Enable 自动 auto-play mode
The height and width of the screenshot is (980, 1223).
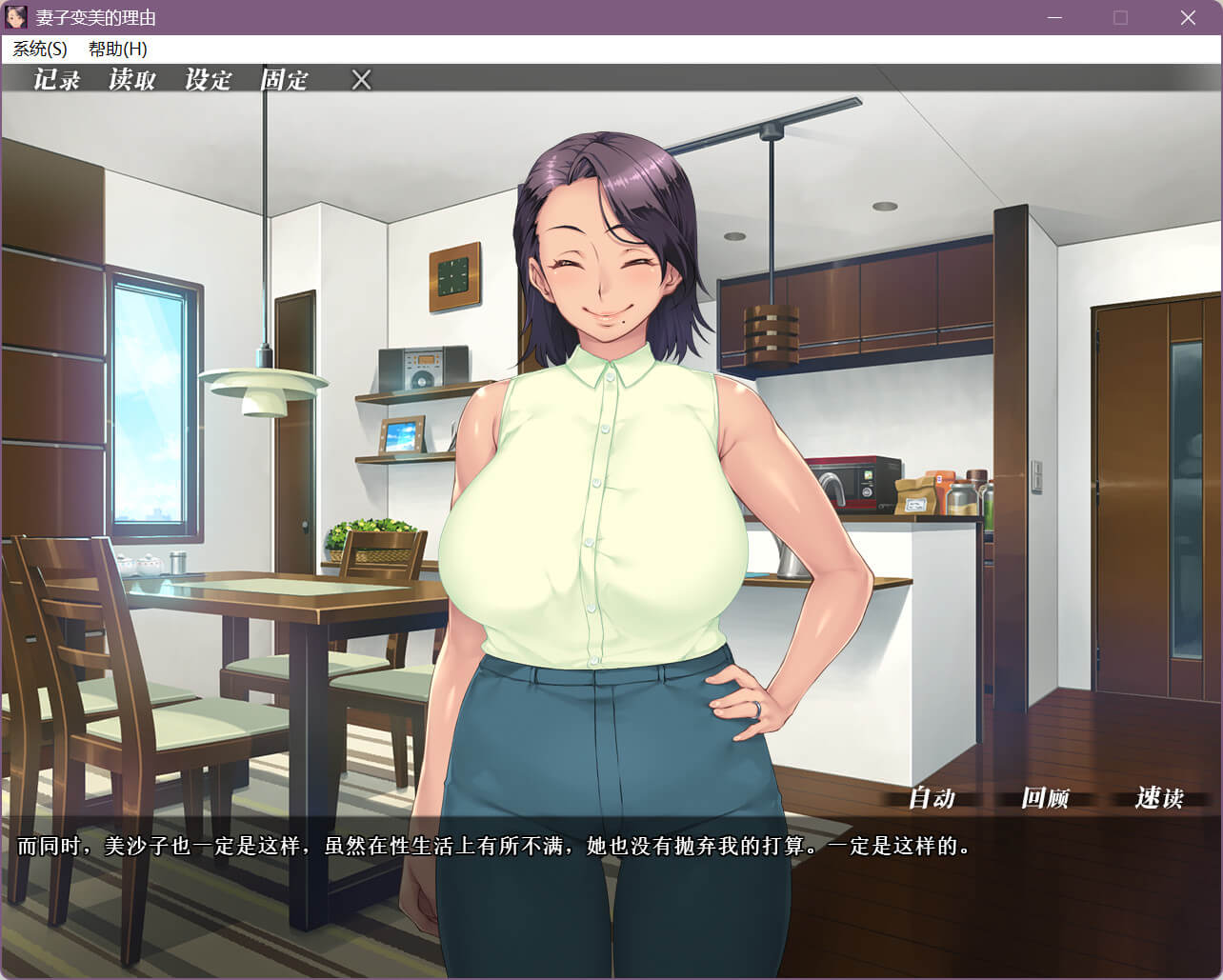click(932, 798)
